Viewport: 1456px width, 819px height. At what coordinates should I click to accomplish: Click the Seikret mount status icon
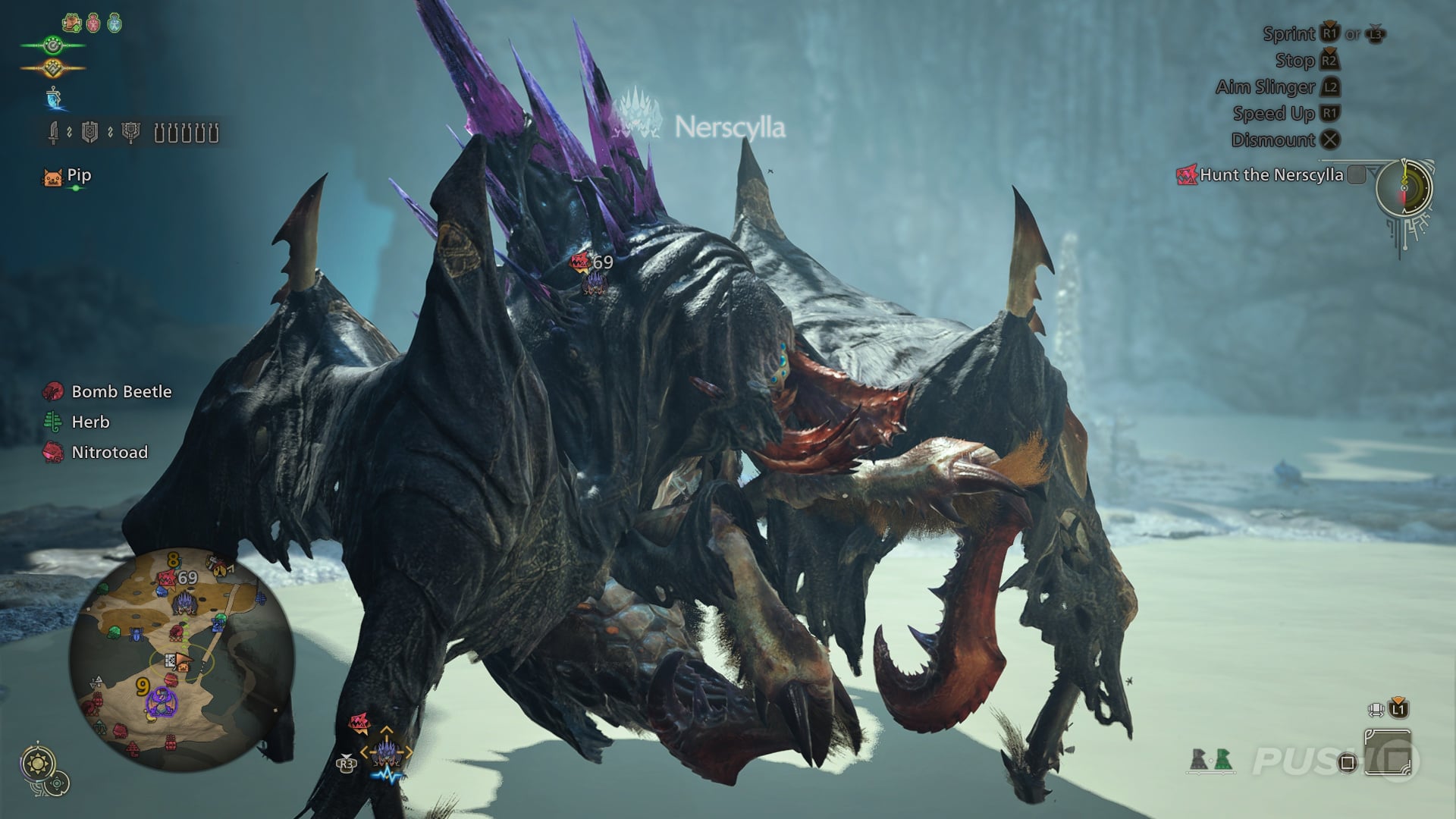[x=55, y=99]
